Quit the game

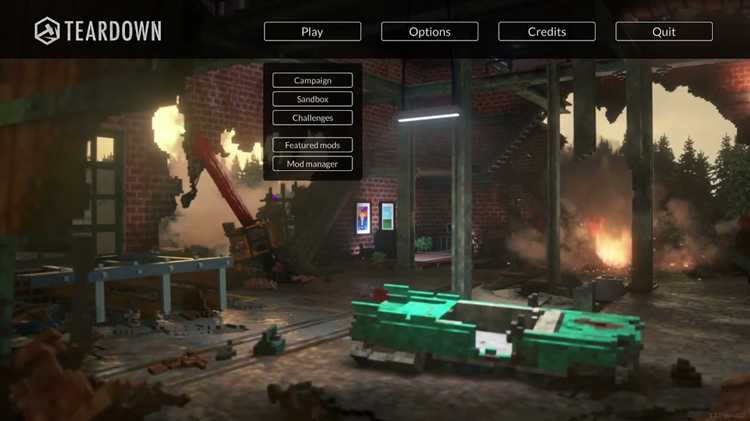point(663,32)
